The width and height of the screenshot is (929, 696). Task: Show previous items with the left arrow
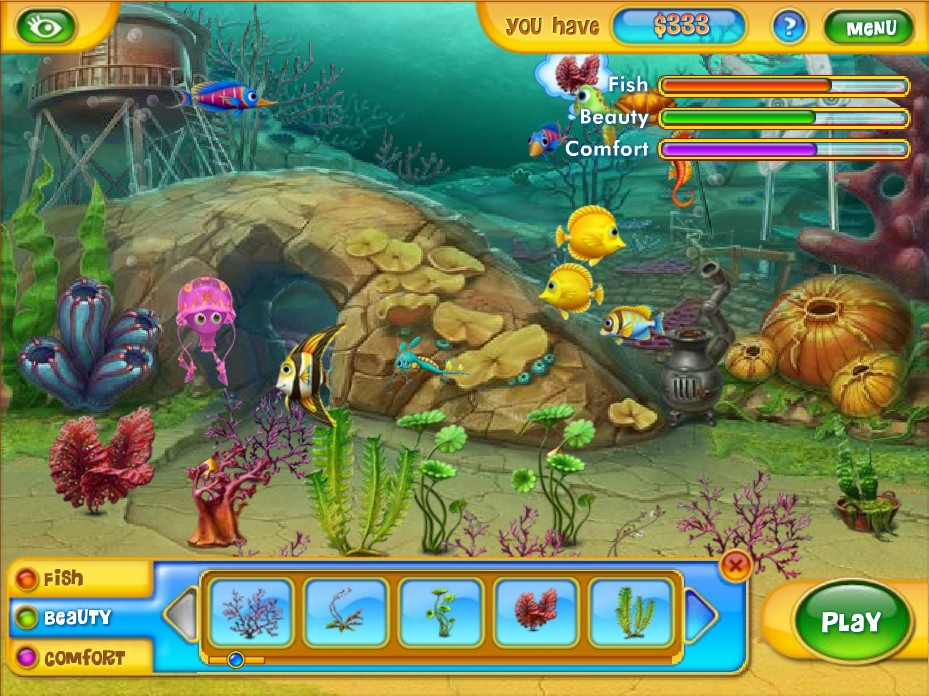pyautogui.click(x=181, y=614)
